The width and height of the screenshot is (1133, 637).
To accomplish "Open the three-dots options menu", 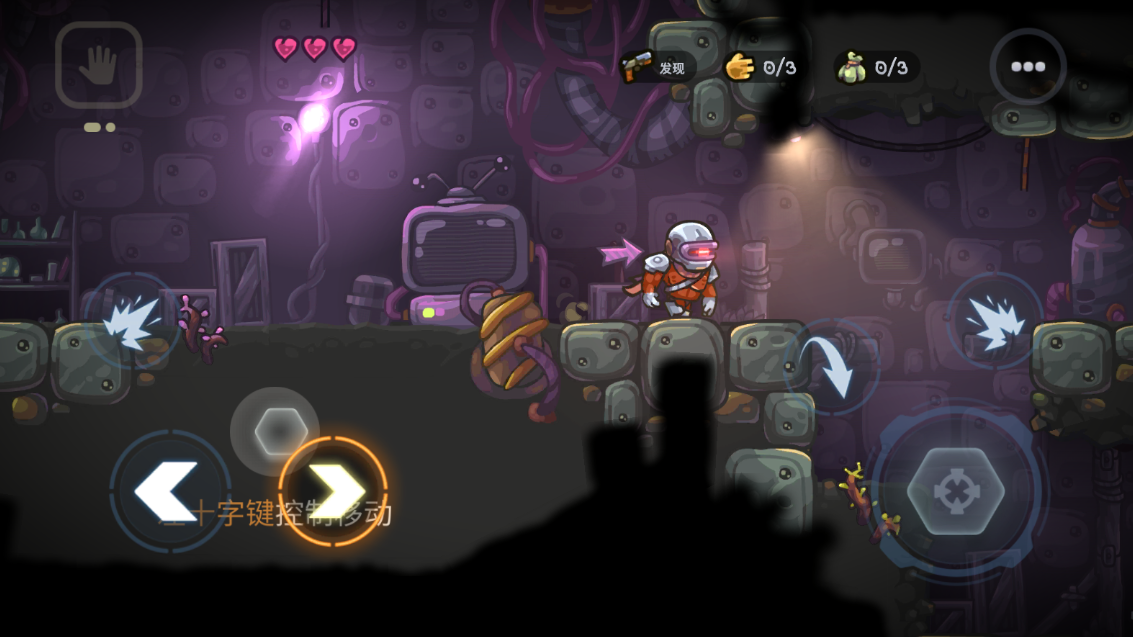I will (1027, 67).
